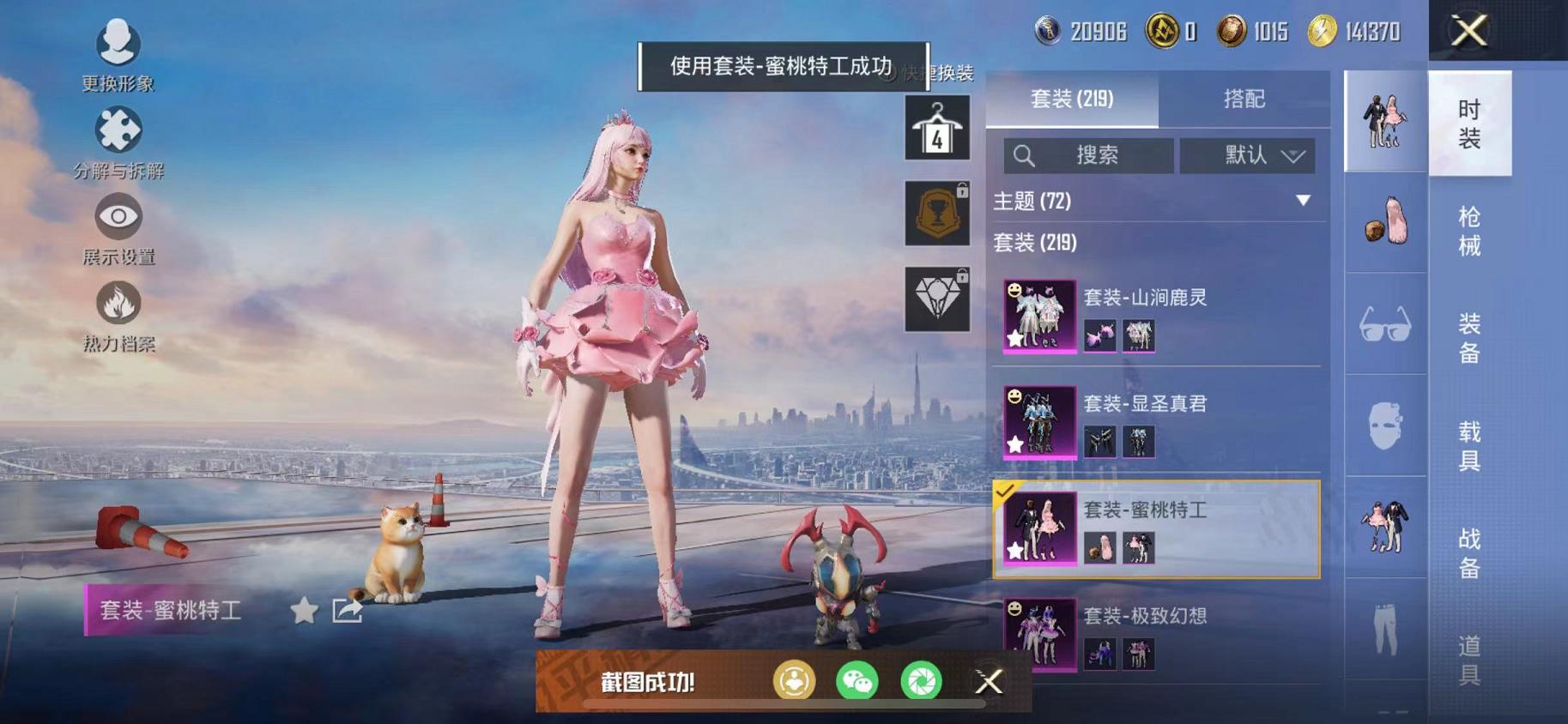Open the pants category in right sidebar
Viewport: 1568px width, 724px height.
[x=1384, y=632]
